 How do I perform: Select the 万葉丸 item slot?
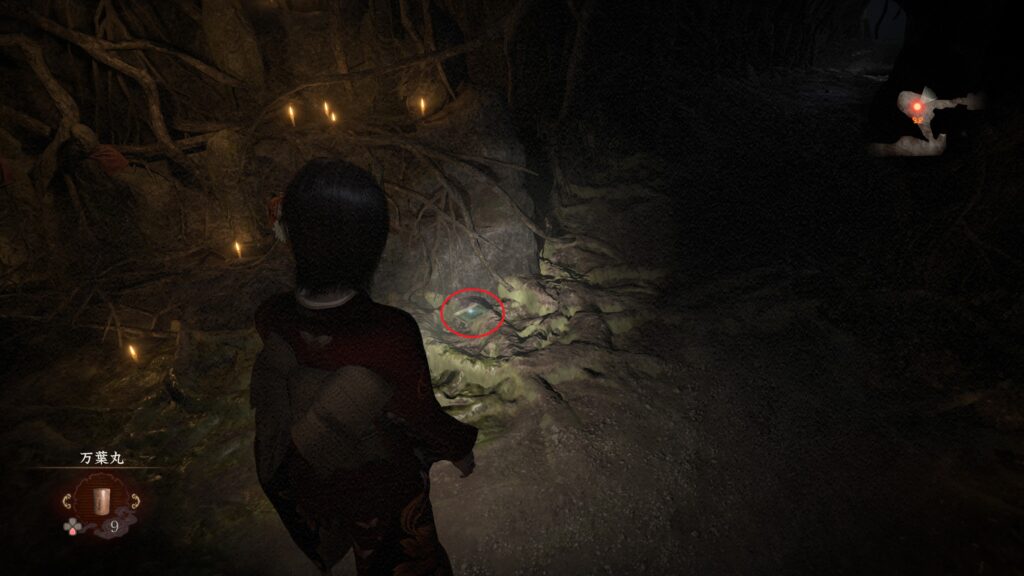tap(100, 499)
